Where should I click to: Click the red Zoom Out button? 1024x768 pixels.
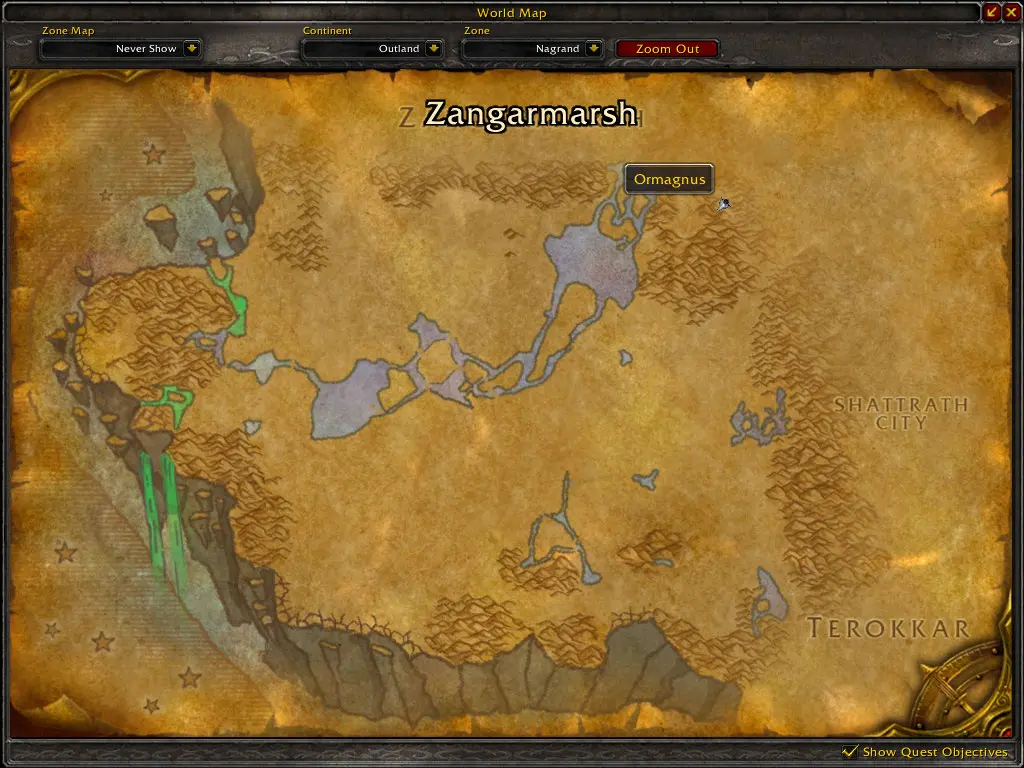point(667,49)
